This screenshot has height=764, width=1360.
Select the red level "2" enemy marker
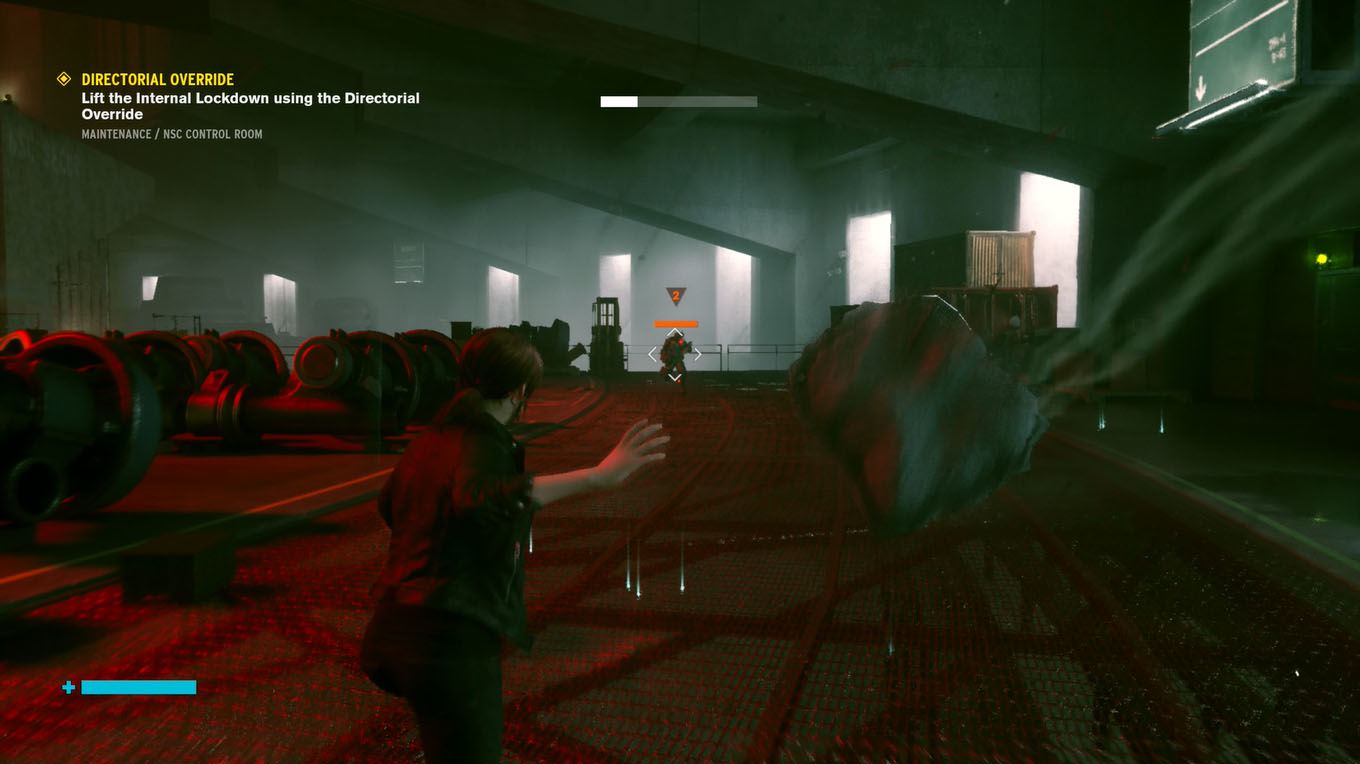point(673,295)
